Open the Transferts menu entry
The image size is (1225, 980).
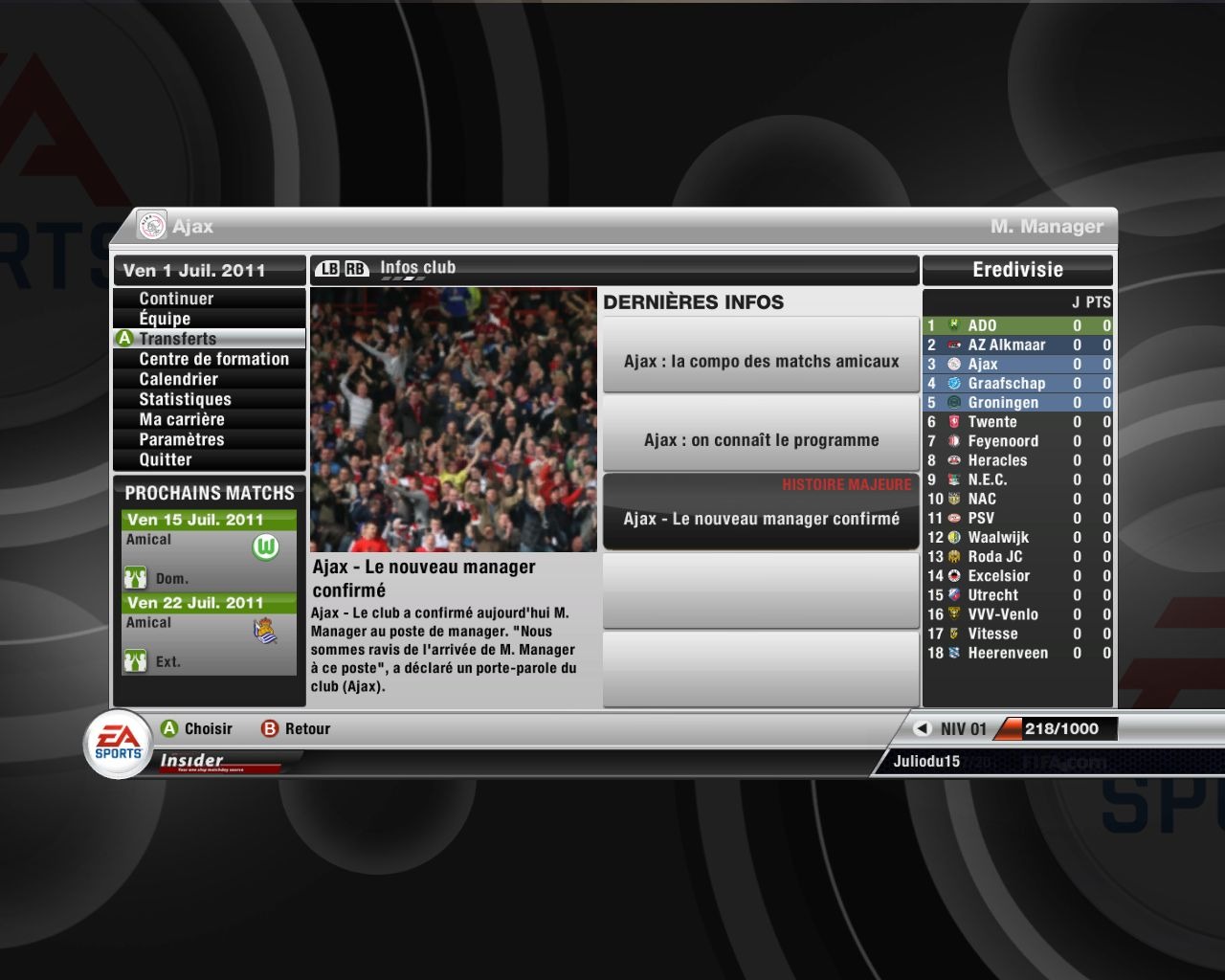[x=180, y=339]
